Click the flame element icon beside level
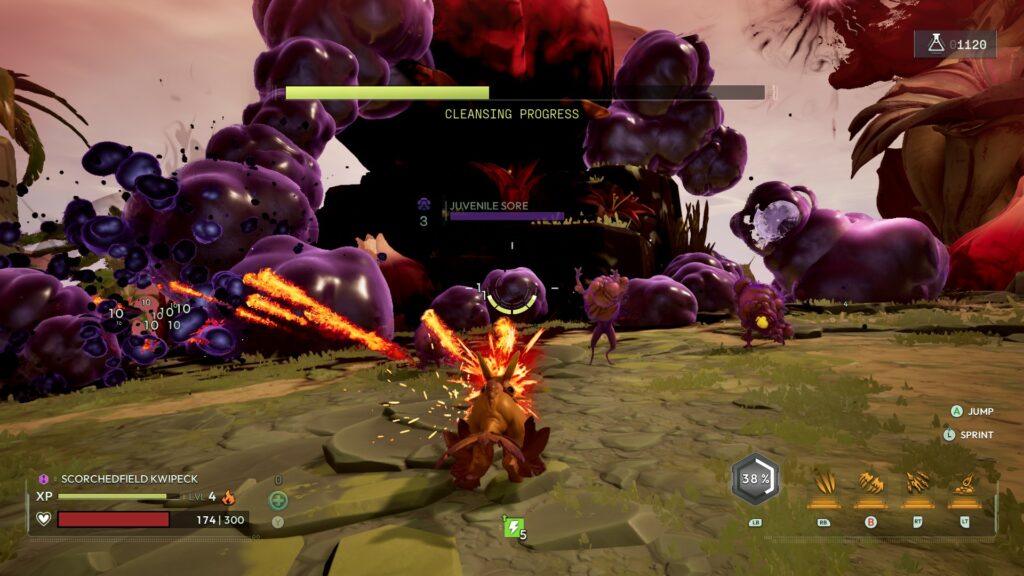The height and width of the screenshot is (576, 1024). (228, 496)
